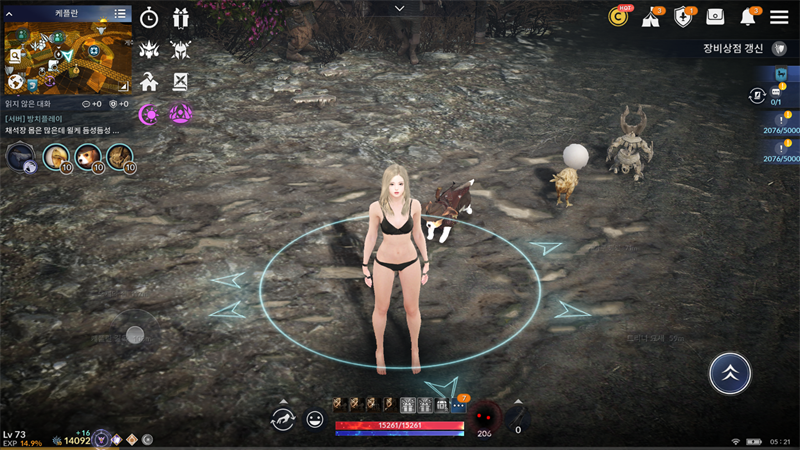Toggle the pink moon and sun icon
This screenshot has height=450, width=800.
pyautogui.click(x=149, y=114)
